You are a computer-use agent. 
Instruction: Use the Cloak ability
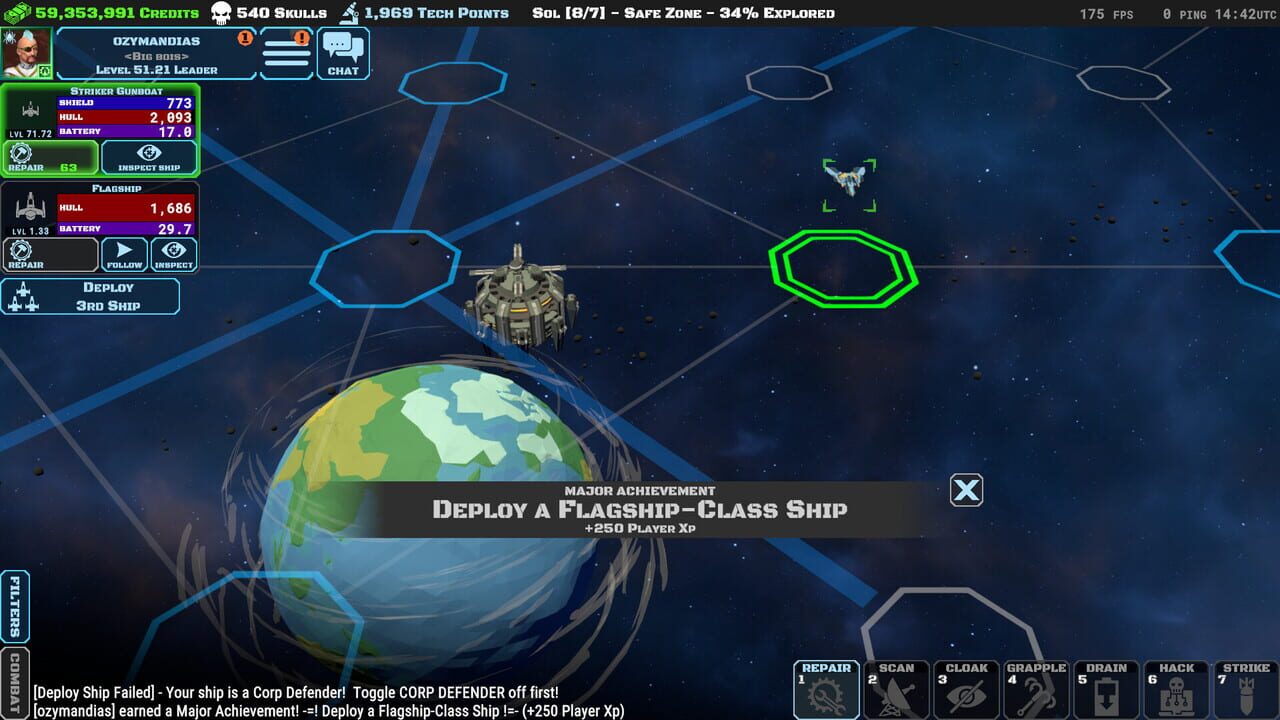pos(966,688)
